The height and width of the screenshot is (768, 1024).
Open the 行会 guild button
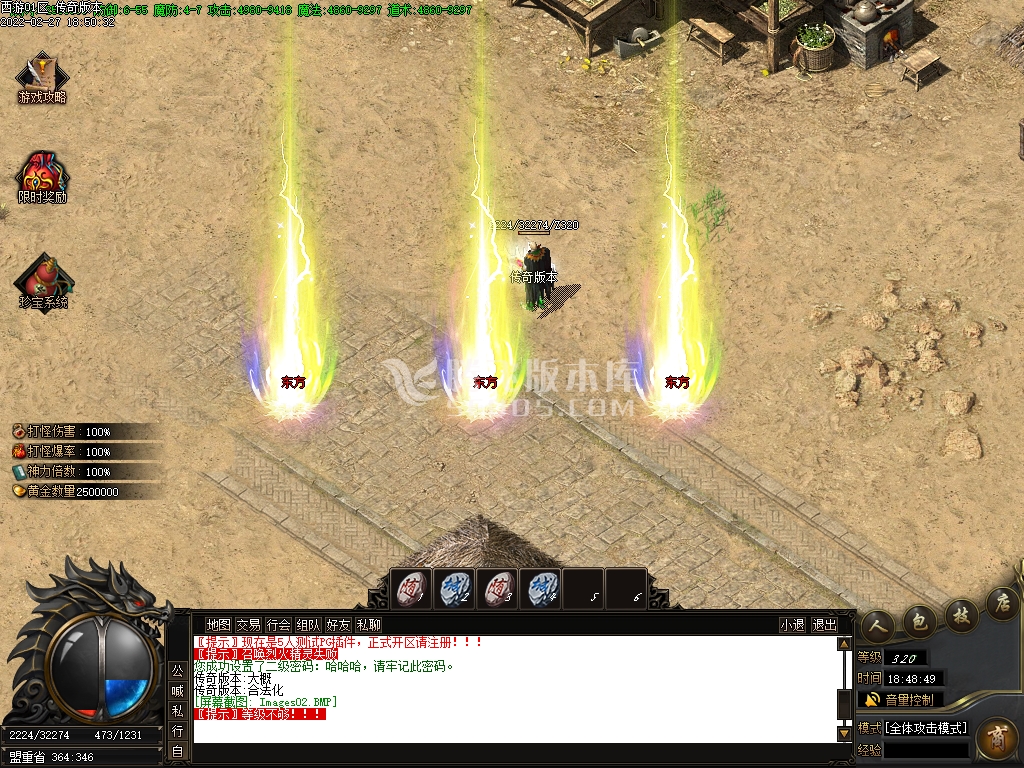coord(279,625)
